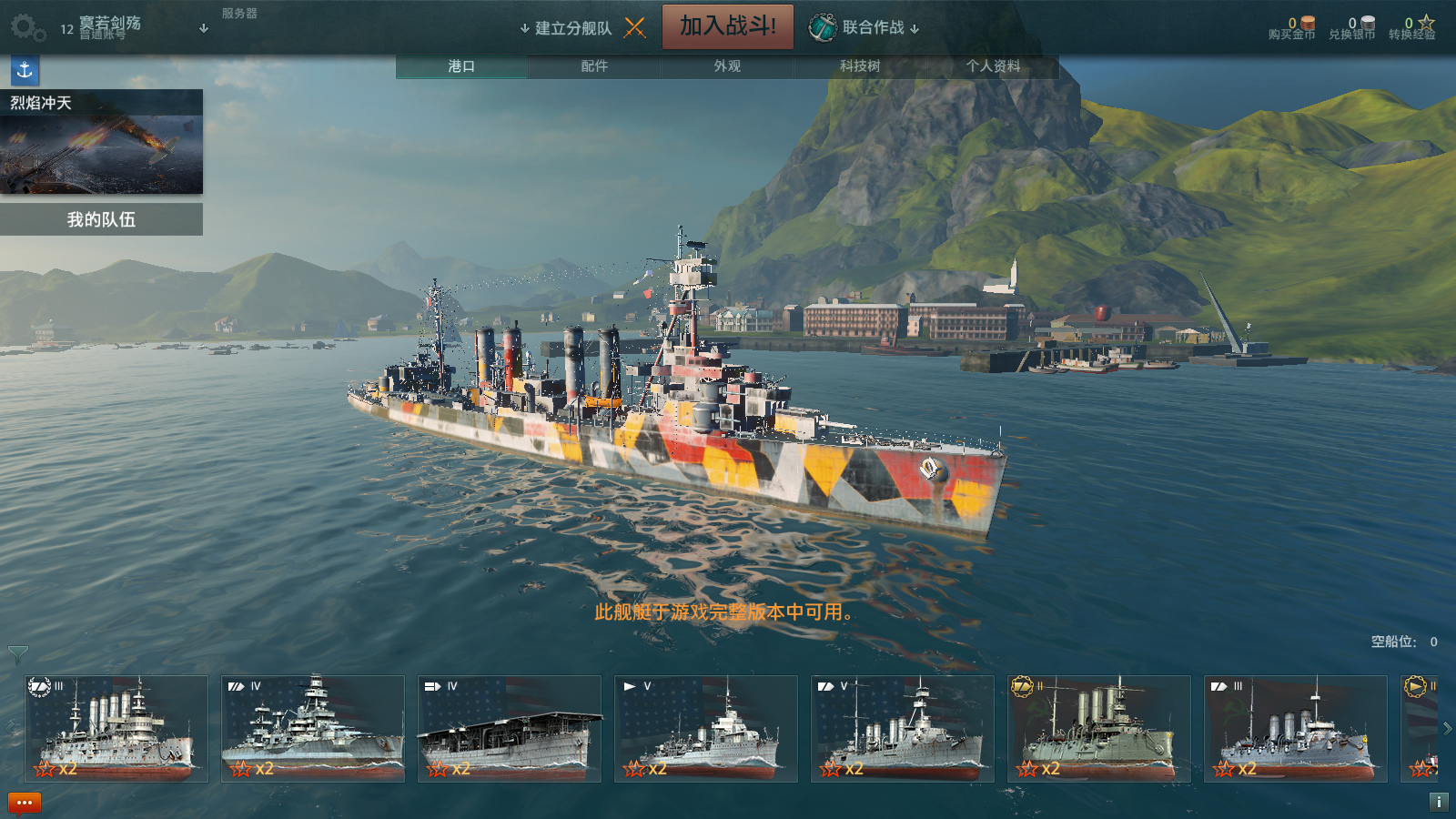
Task: Open the settings gear menu
Action: pyautogui.click(x=26, y=27)
